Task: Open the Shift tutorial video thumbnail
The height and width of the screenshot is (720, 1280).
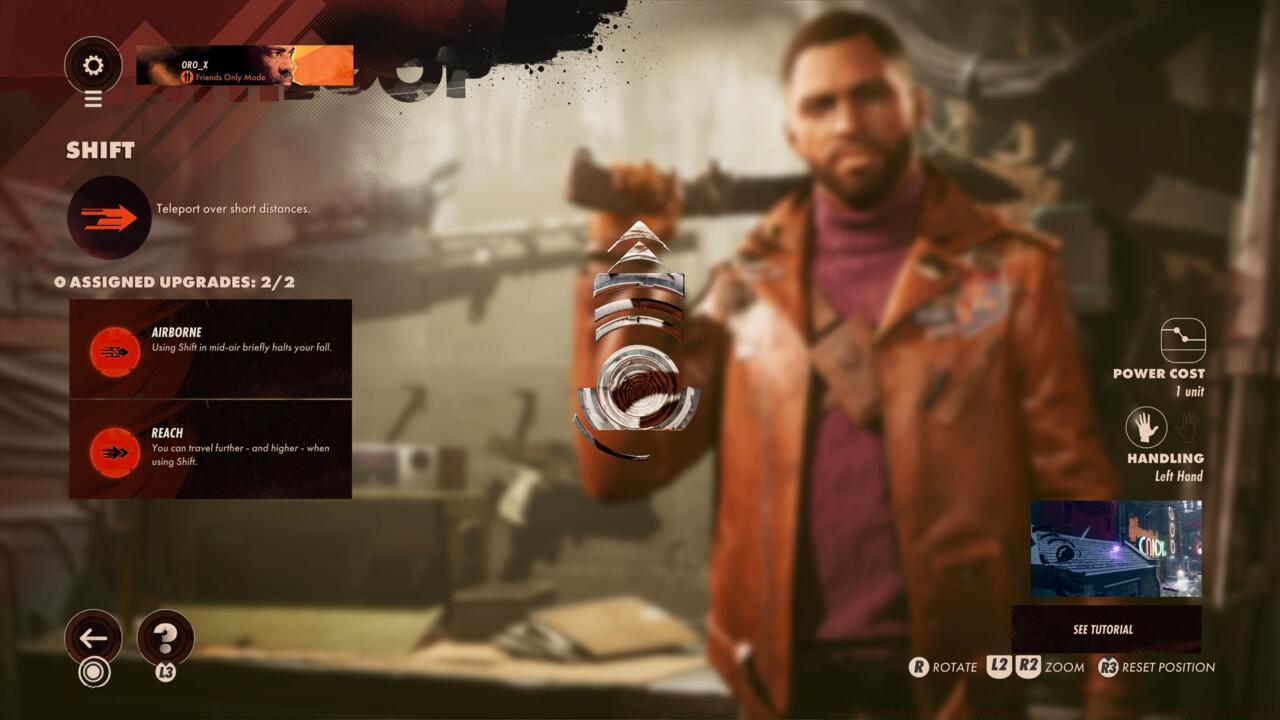Action: (x=1116, y=549)
